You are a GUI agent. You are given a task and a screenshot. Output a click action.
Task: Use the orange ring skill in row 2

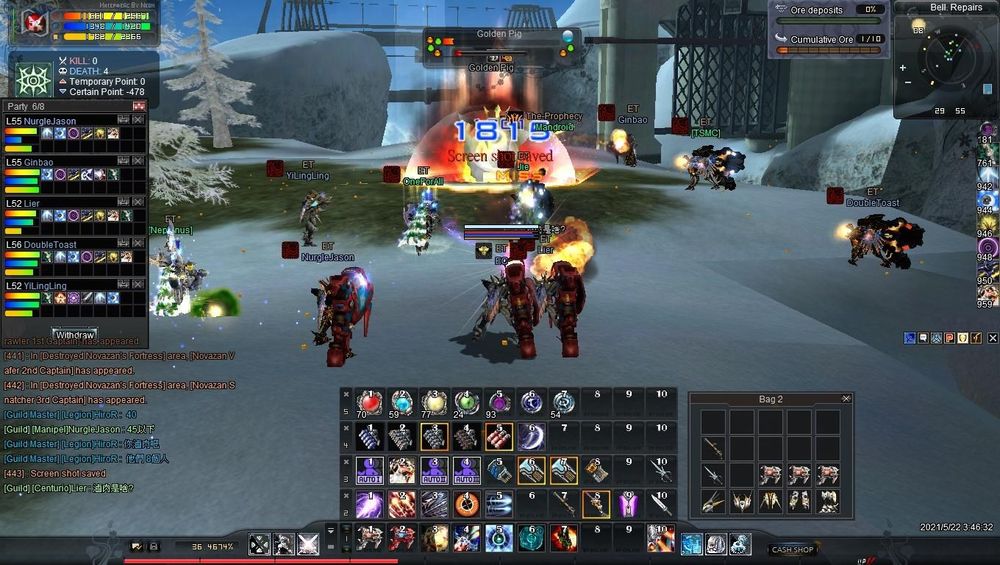(x=466, y=504)
